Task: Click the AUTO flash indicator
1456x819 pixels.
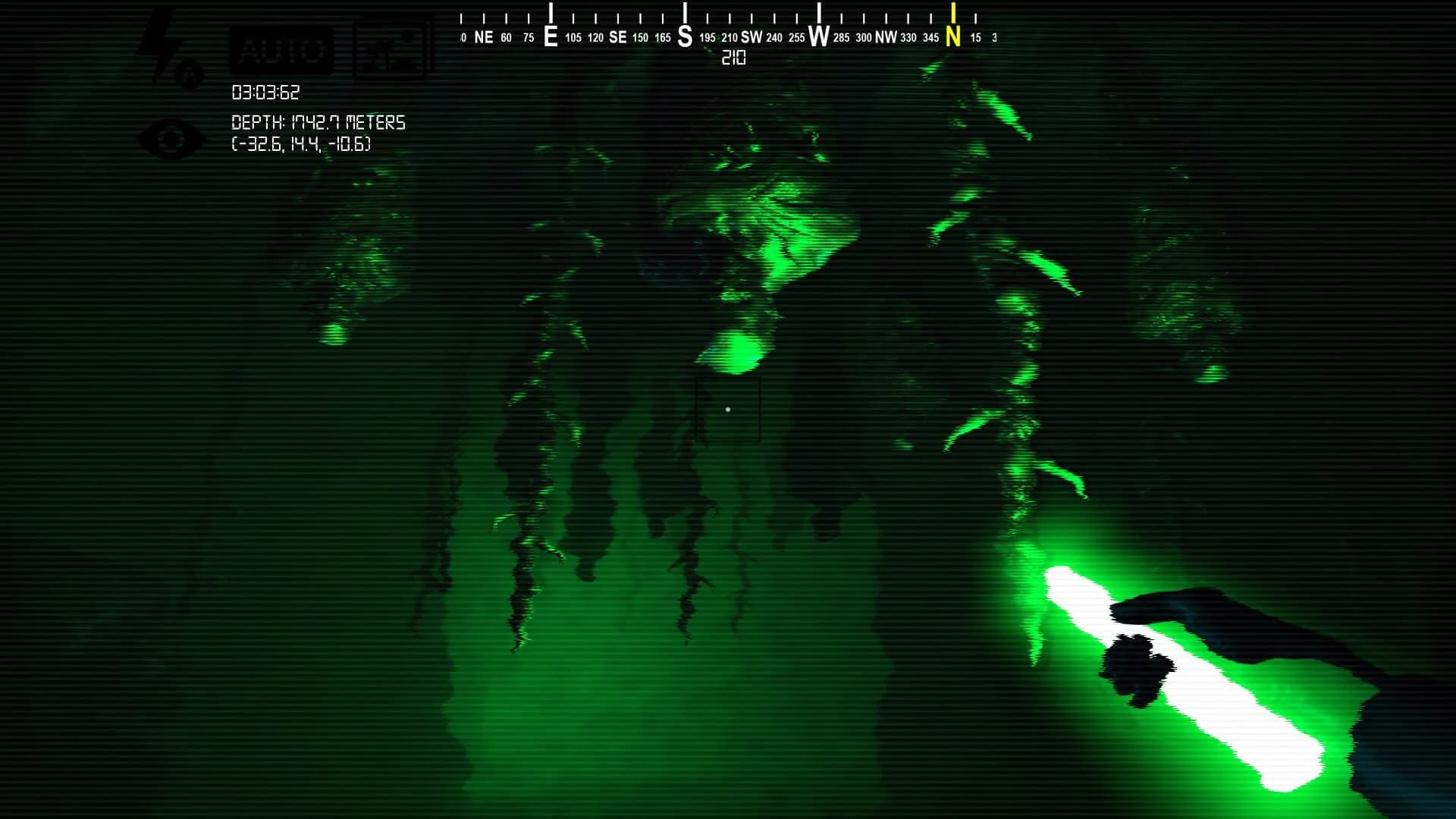Action: [281, 49]
